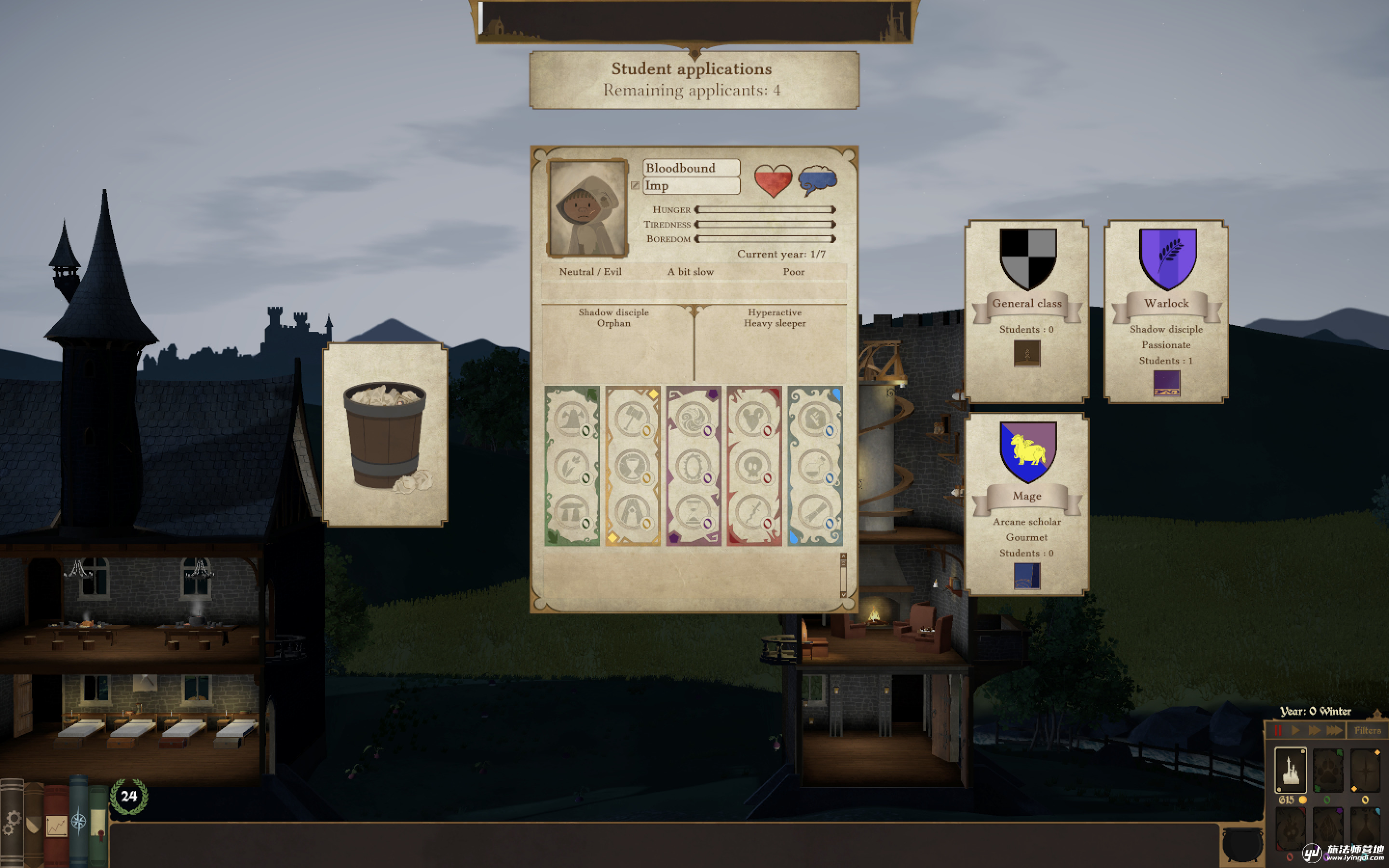Select the castle tower build card
This screenshot has width=1389, height=868.
tap(1290, 770)
